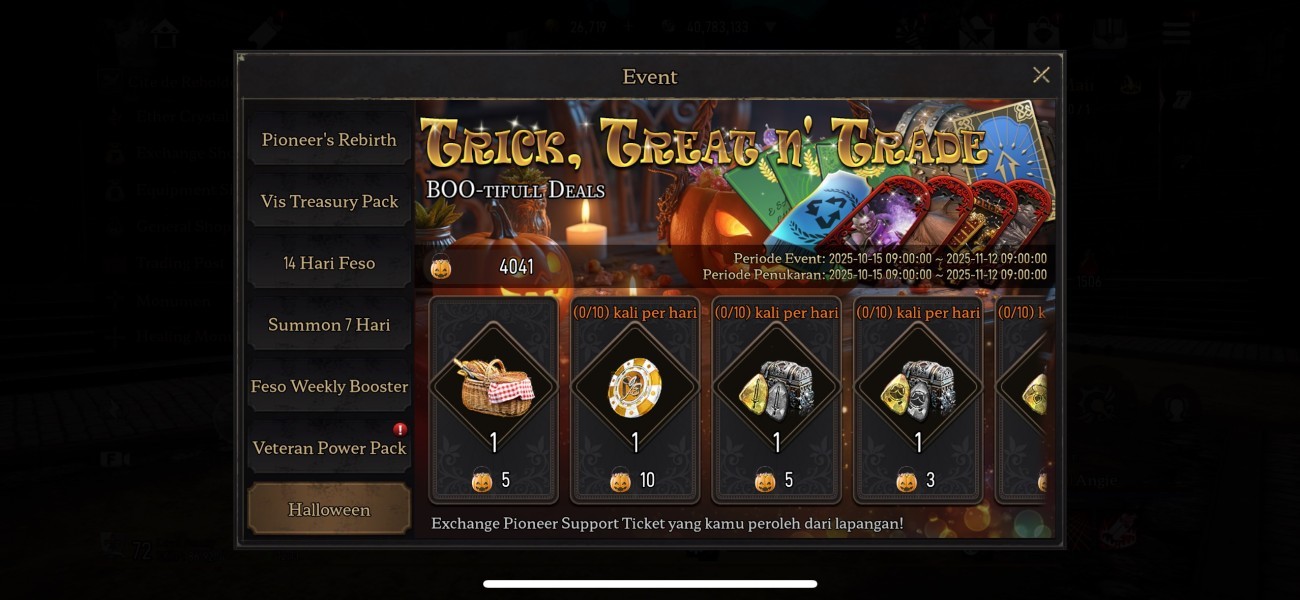This screenshot has width=1300, height=600.
Task: Open the Feso Weekly Booster tab
Action: click(x=329, y=386)
